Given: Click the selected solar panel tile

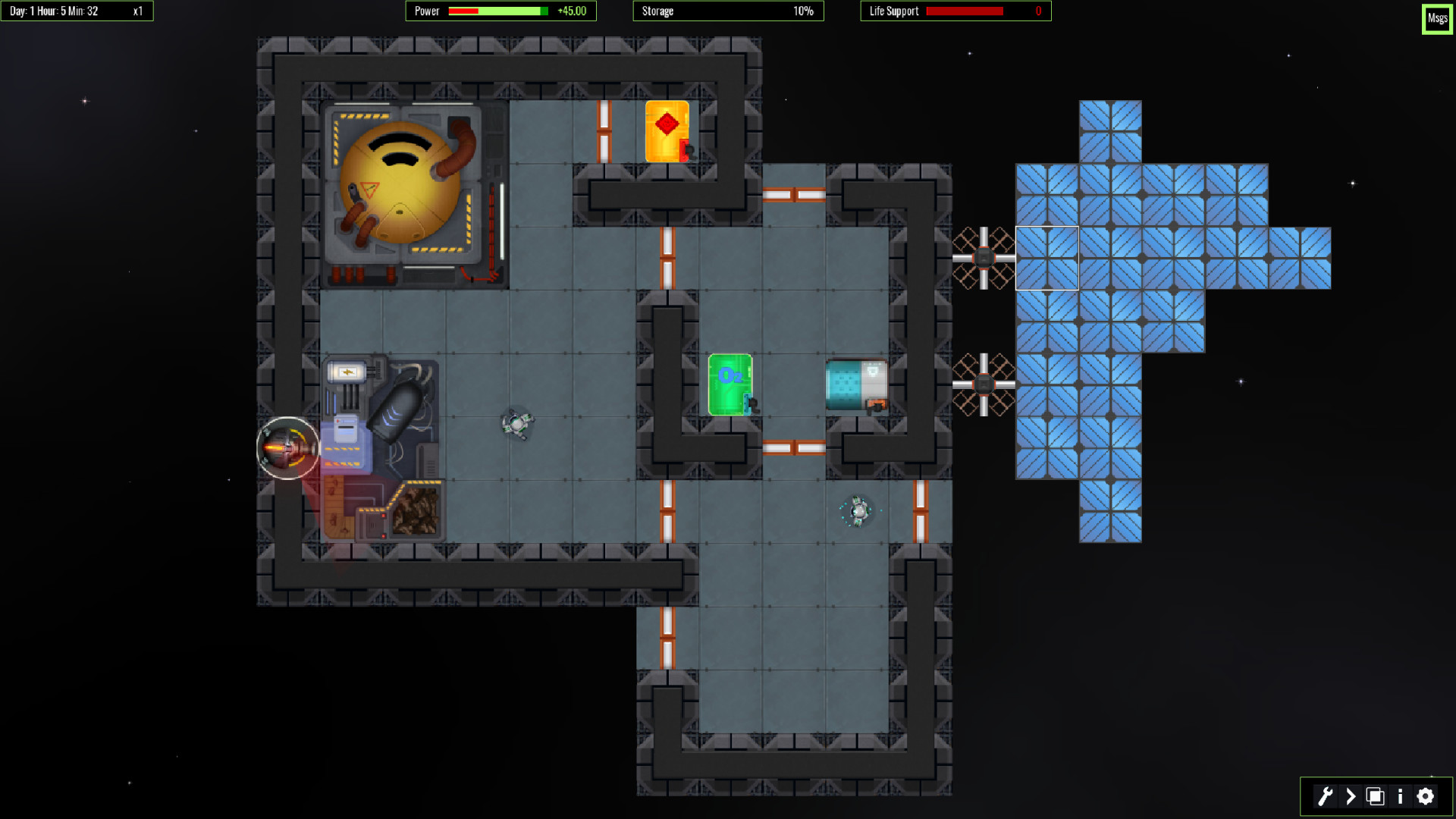Looking at the screenshot, I should tap(1046, 257).
